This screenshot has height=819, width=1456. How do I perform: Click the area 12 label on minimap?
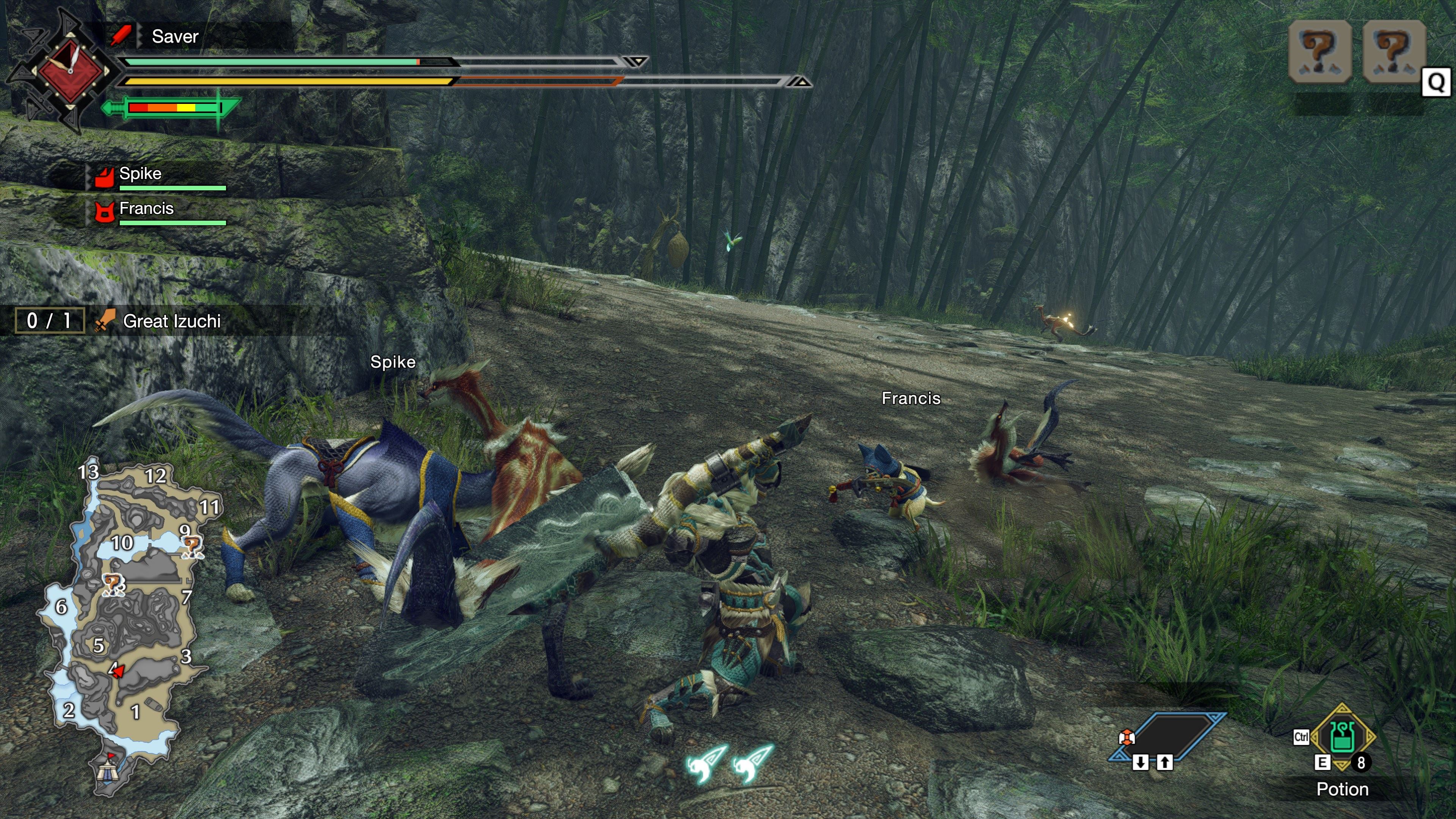(x=155, y=476)
